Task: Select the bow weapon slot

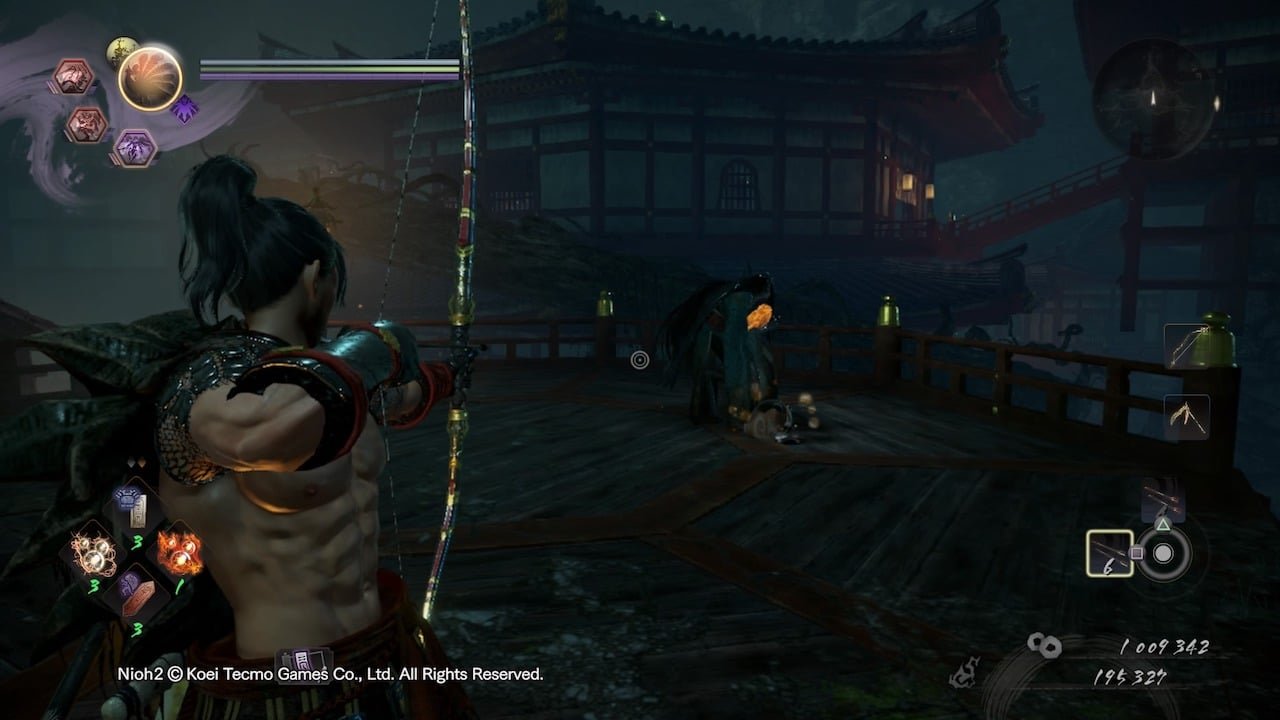Action: [x=1186, y=346]
